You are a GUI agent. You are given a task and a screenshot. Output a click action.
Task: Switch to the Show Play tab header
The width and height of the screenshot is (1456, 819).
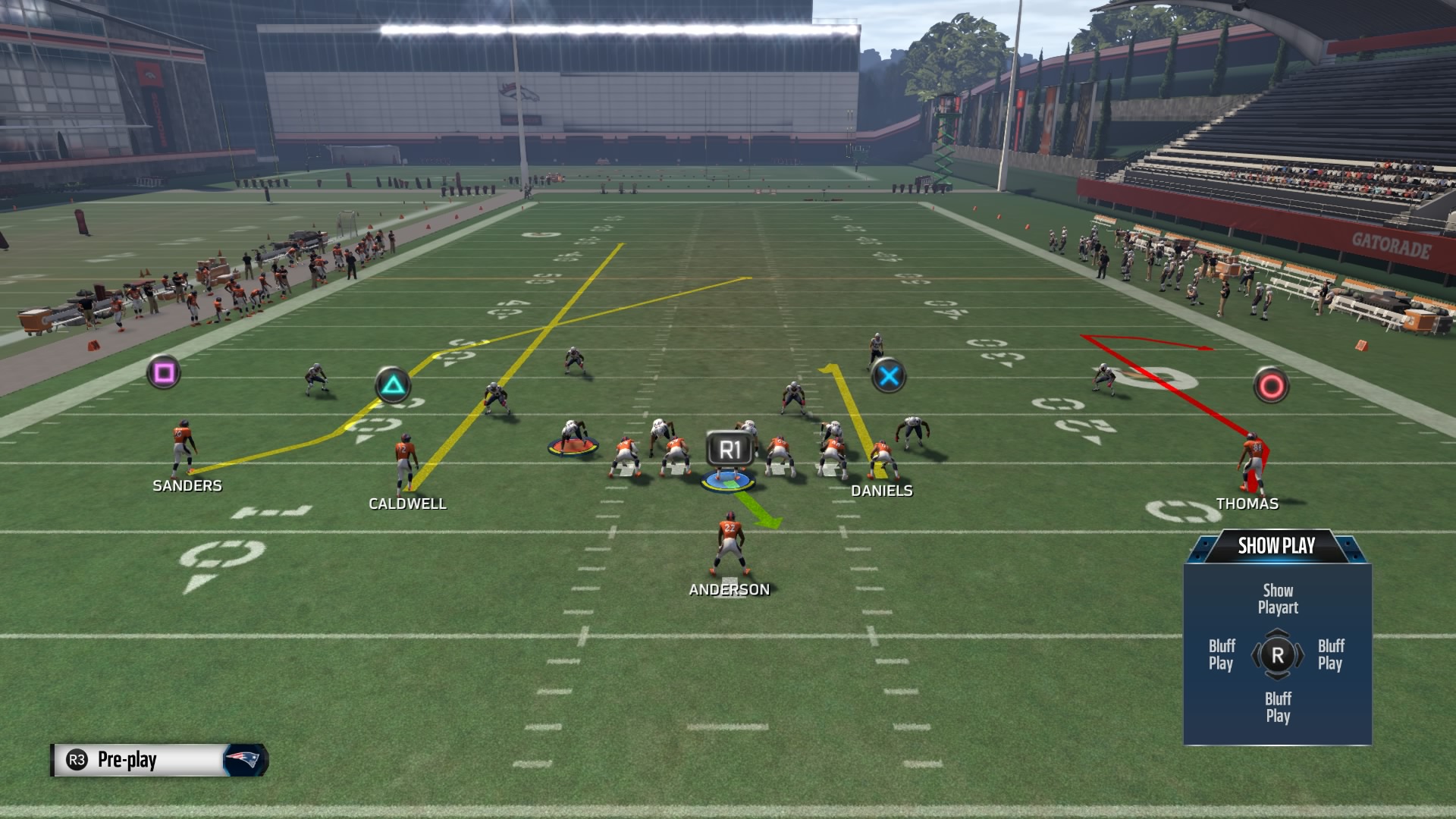[x=1276, y=544]
